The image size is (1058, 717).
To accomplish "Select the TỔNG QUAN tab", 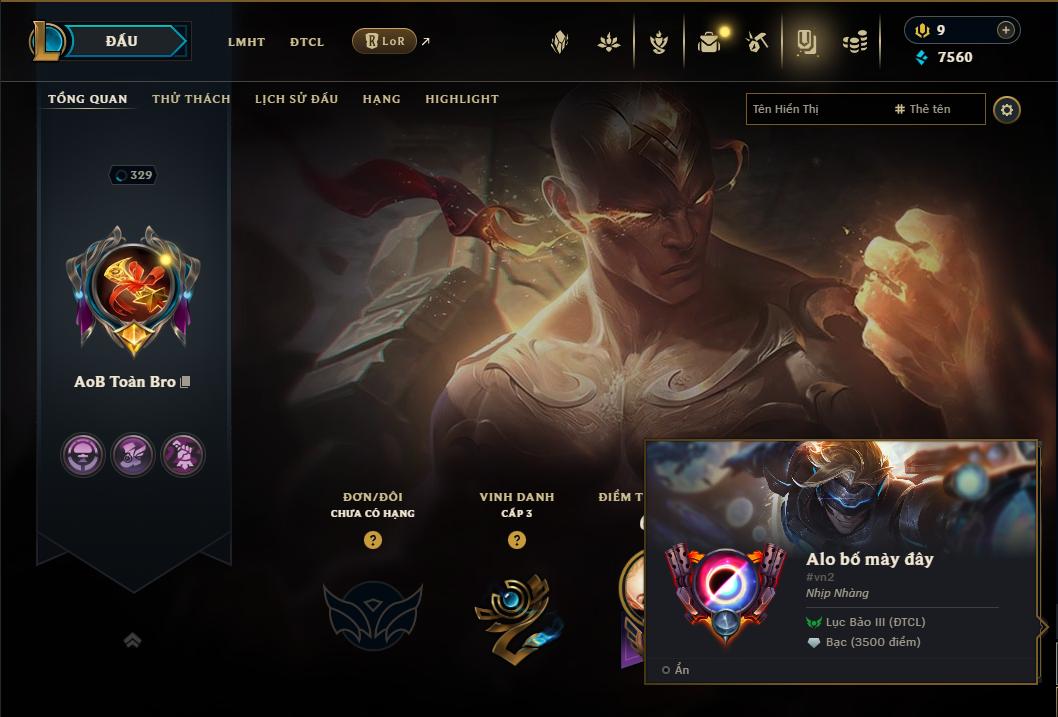I will click(88, 99).
